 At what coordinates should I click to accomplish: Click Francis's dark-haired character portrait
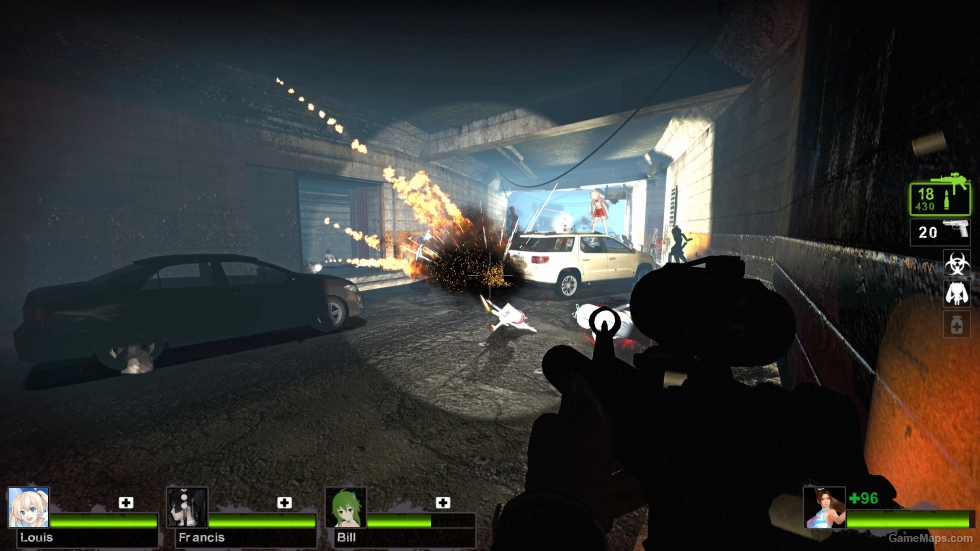coord(187,507)
